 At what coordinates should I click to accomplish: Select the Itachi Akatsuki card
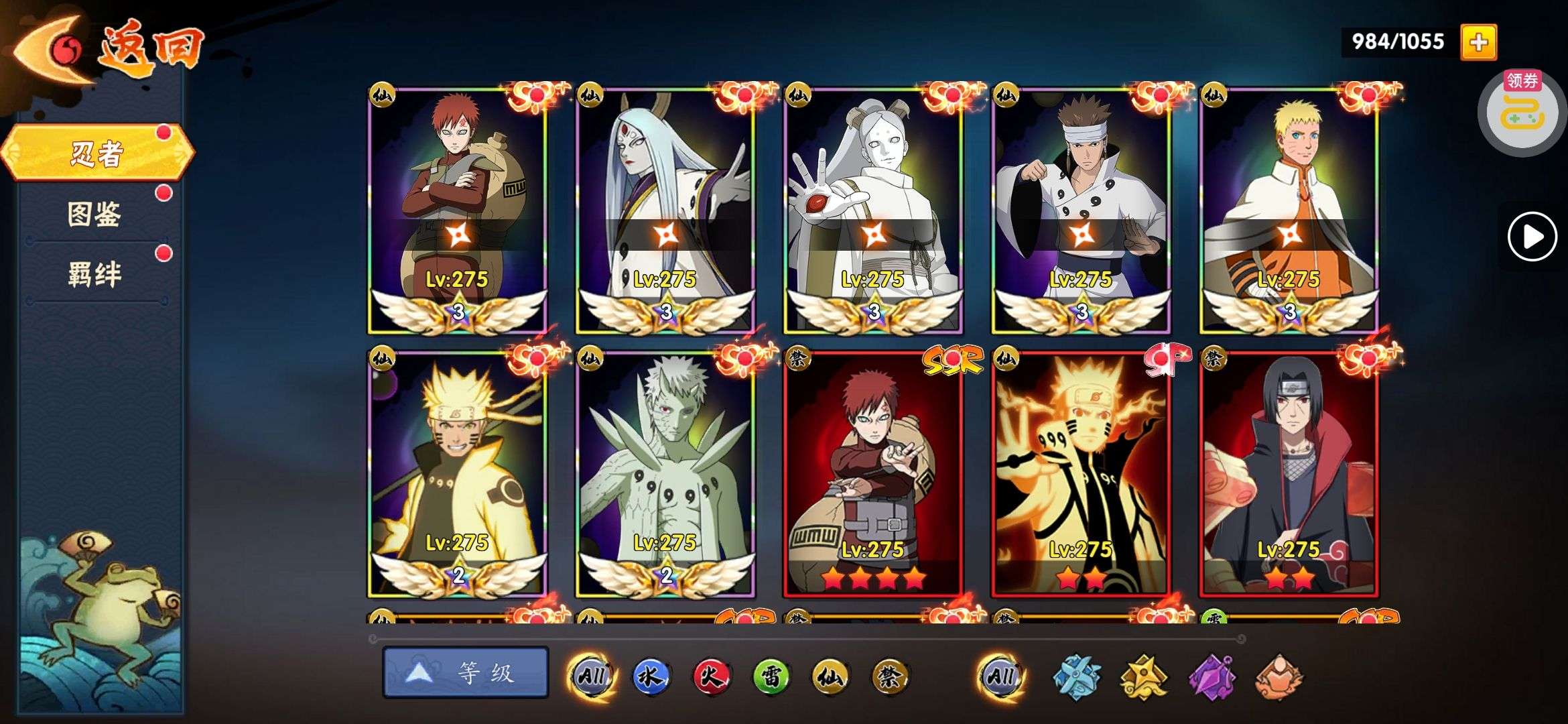tap(1289, 473)
